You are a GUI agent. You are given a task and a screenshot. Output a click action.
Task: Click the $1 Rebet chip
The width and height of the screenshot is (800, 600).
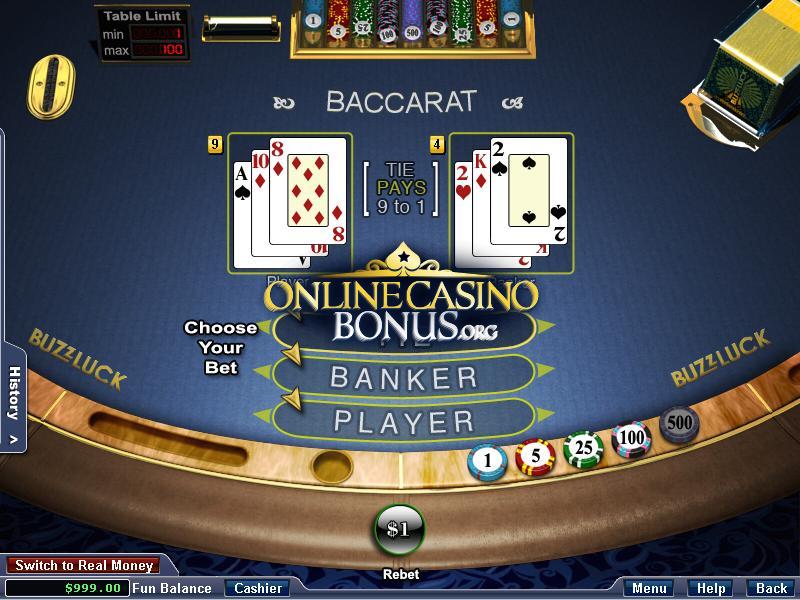pos(399,529)
